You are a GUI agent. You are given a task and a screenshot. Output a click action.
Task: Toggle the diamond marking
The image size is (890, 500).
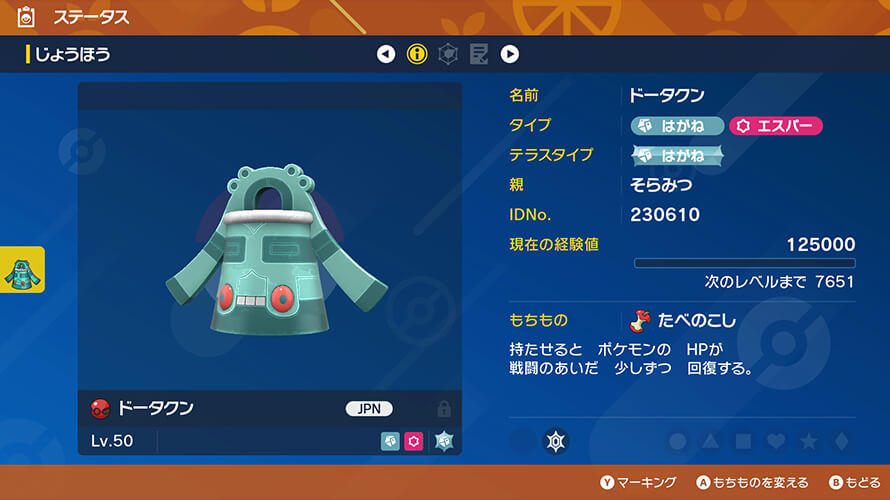pyautogui.click(x=842, y=440)
